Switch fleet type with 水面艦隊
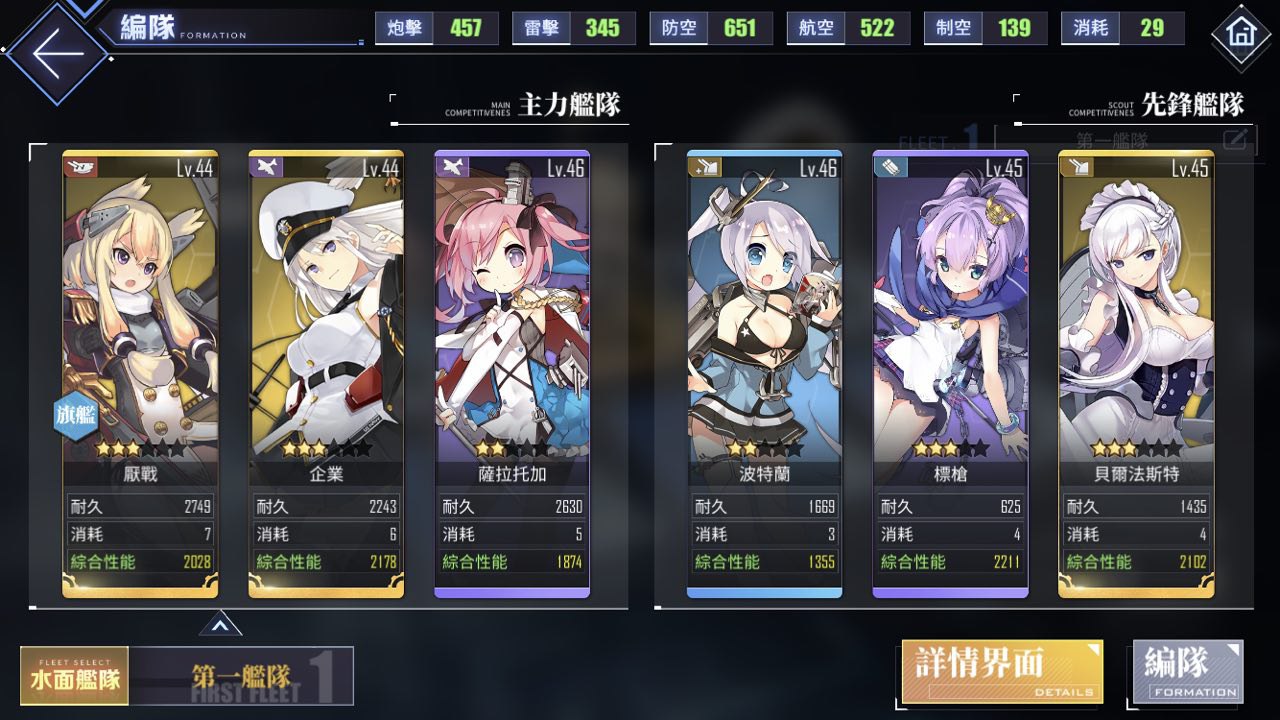Viewport: 1280px width, 720px height. pos(75,676)
